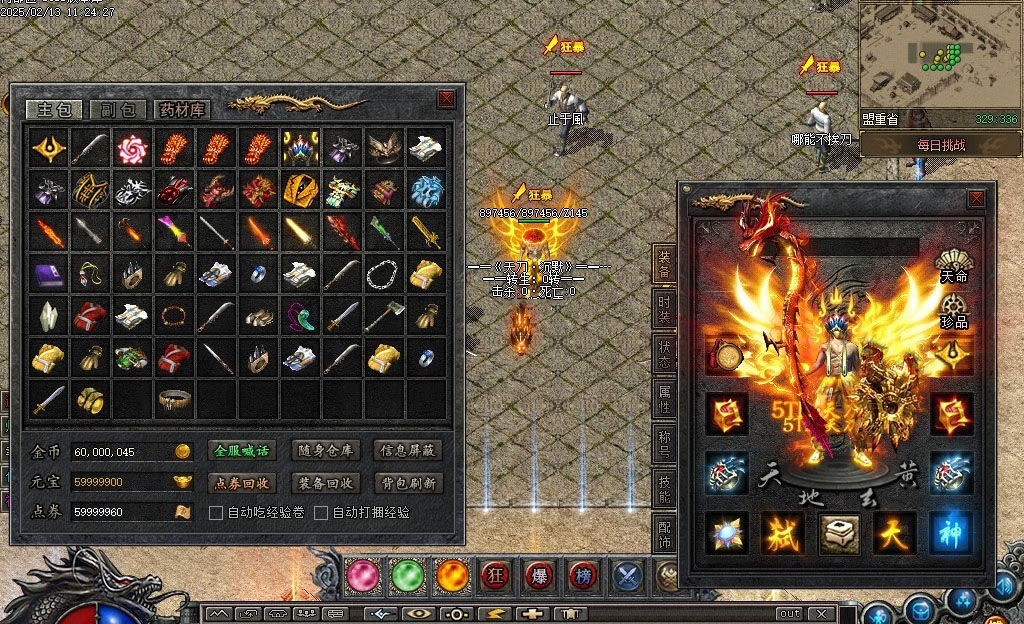Close the inventory bag window
Viewport: 1024px width, 624px height.
(x=446, y=98)
